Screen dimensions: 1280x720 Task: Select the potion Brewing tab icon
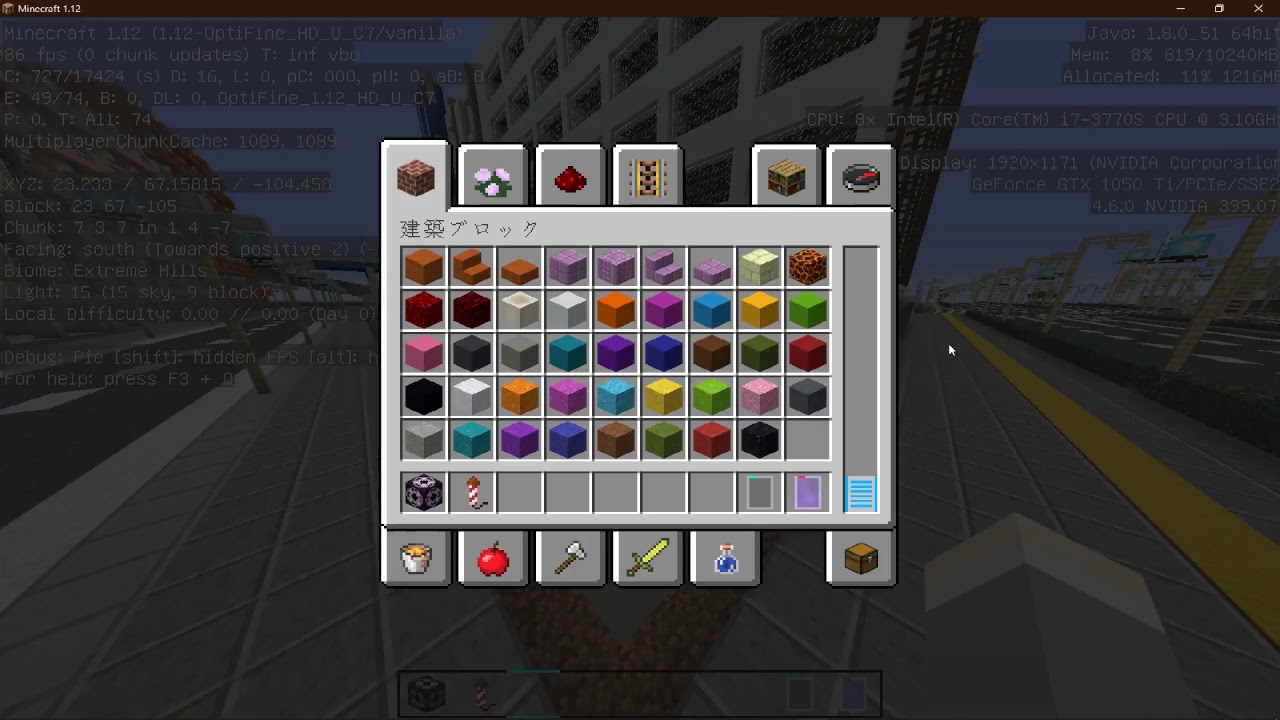[x=725, y=558]
